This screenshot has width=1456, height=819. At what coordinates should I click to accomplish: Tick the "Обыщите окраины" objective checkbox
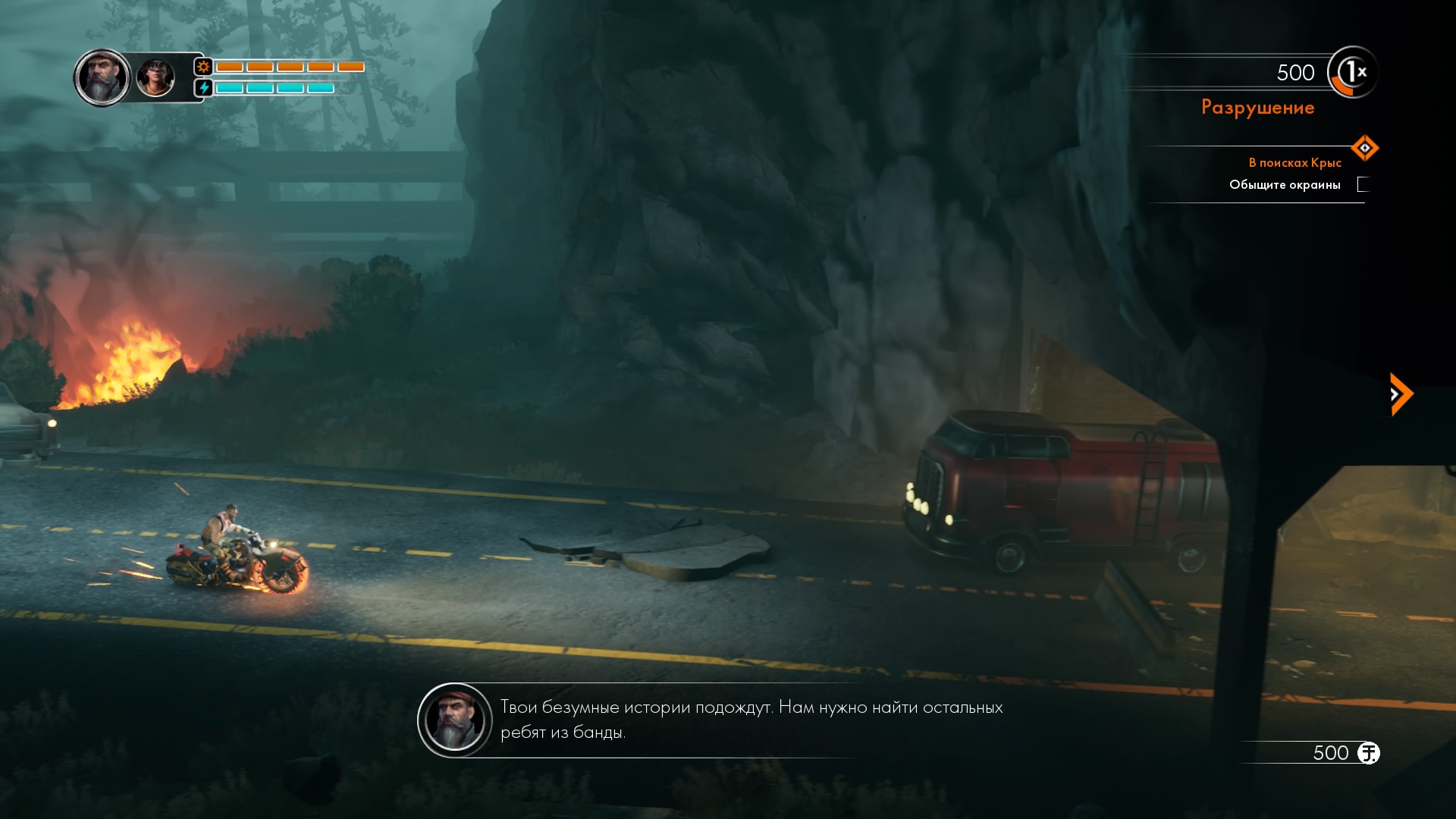(x=1363, y=184)
